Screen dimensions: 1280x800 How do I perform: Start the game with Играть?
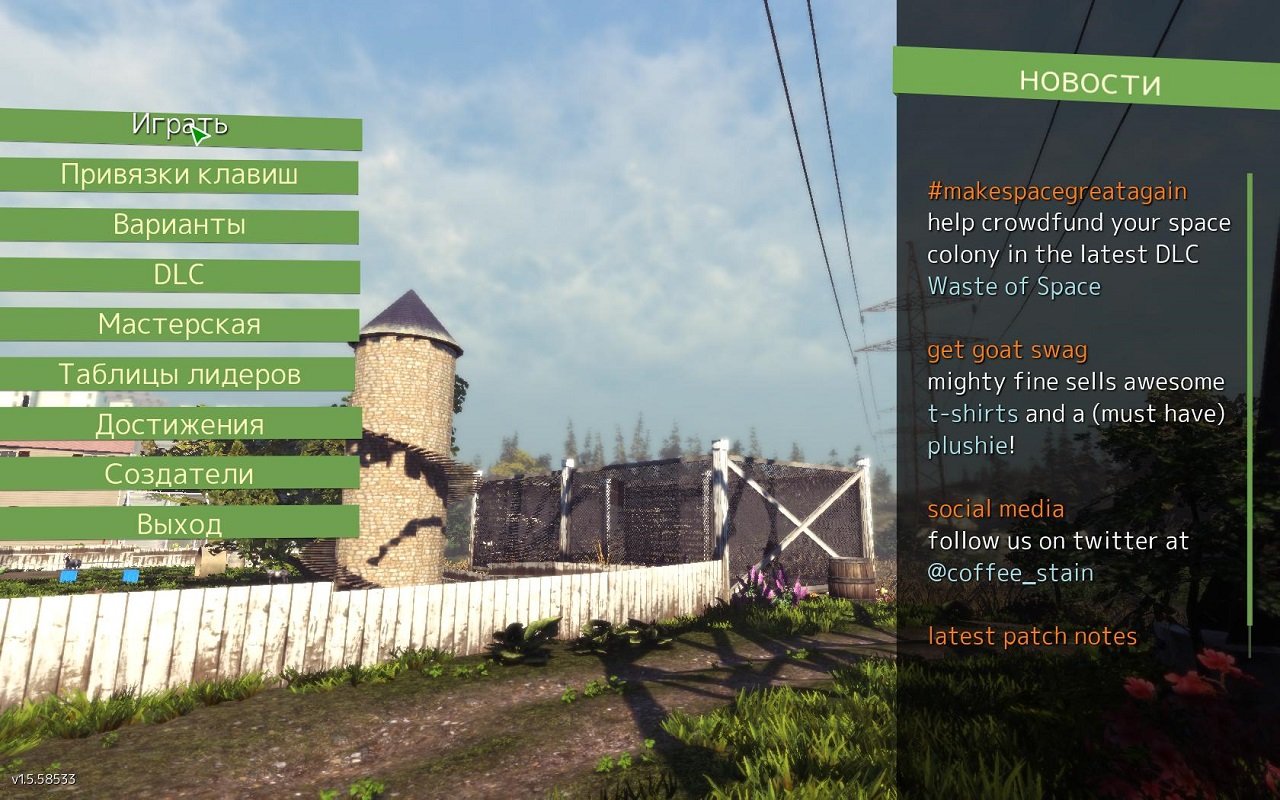click(x=180, y=127)
